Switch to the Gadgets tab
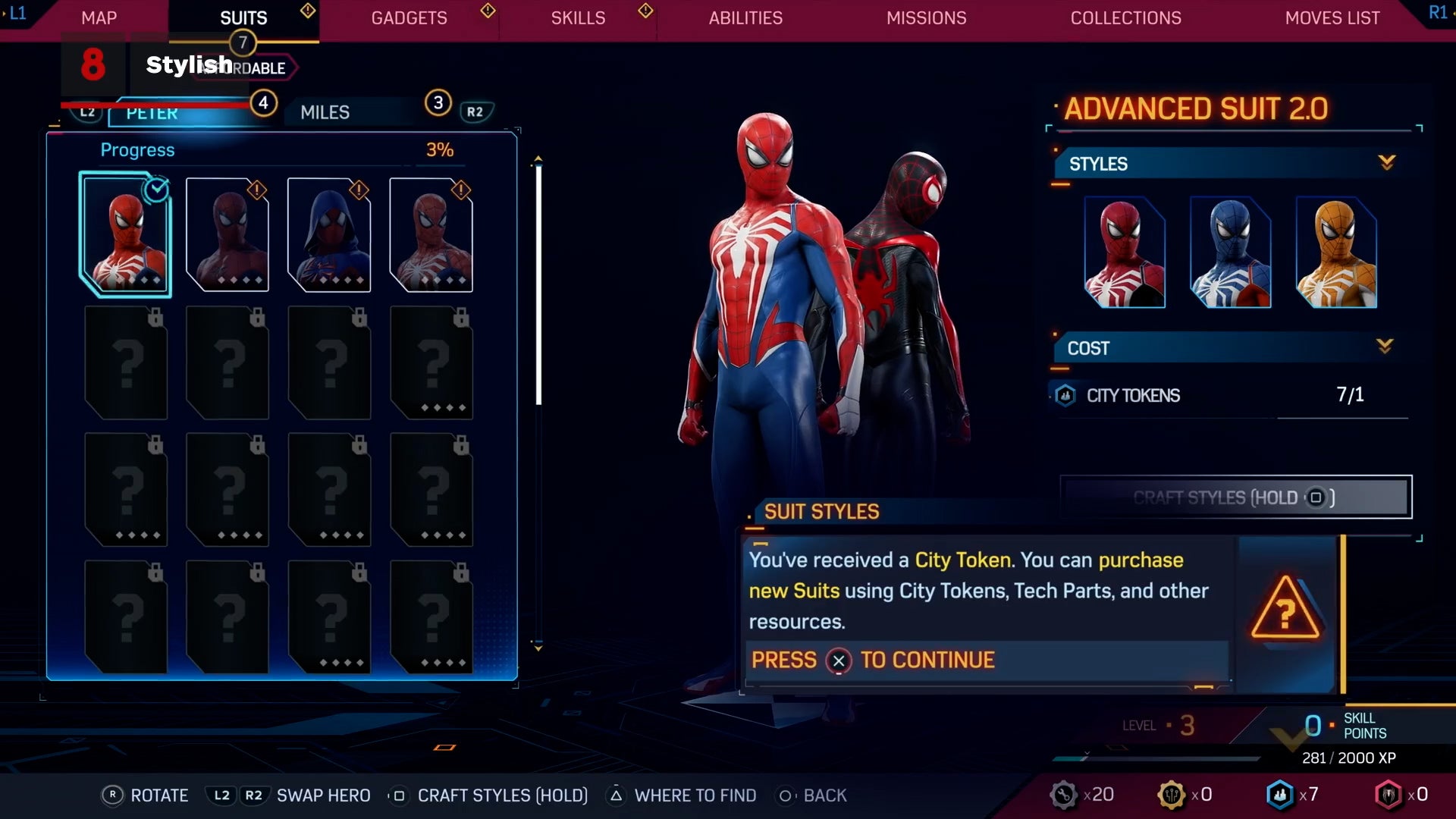The image size is (1456, 819). click(x=409, y=18)
